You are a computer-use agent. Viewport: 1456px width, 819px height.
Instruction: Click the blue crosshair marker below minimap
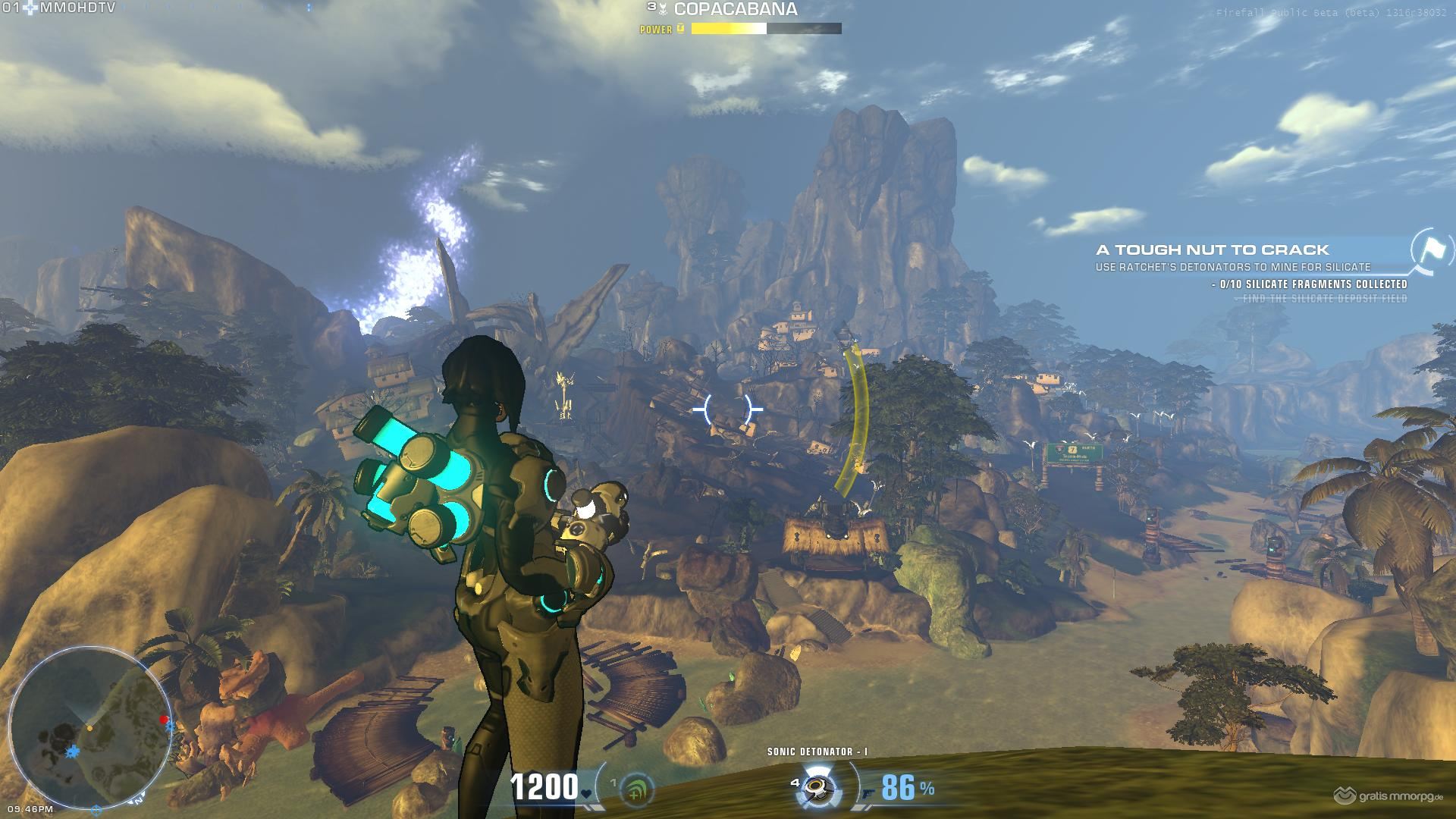pos(96,810)
